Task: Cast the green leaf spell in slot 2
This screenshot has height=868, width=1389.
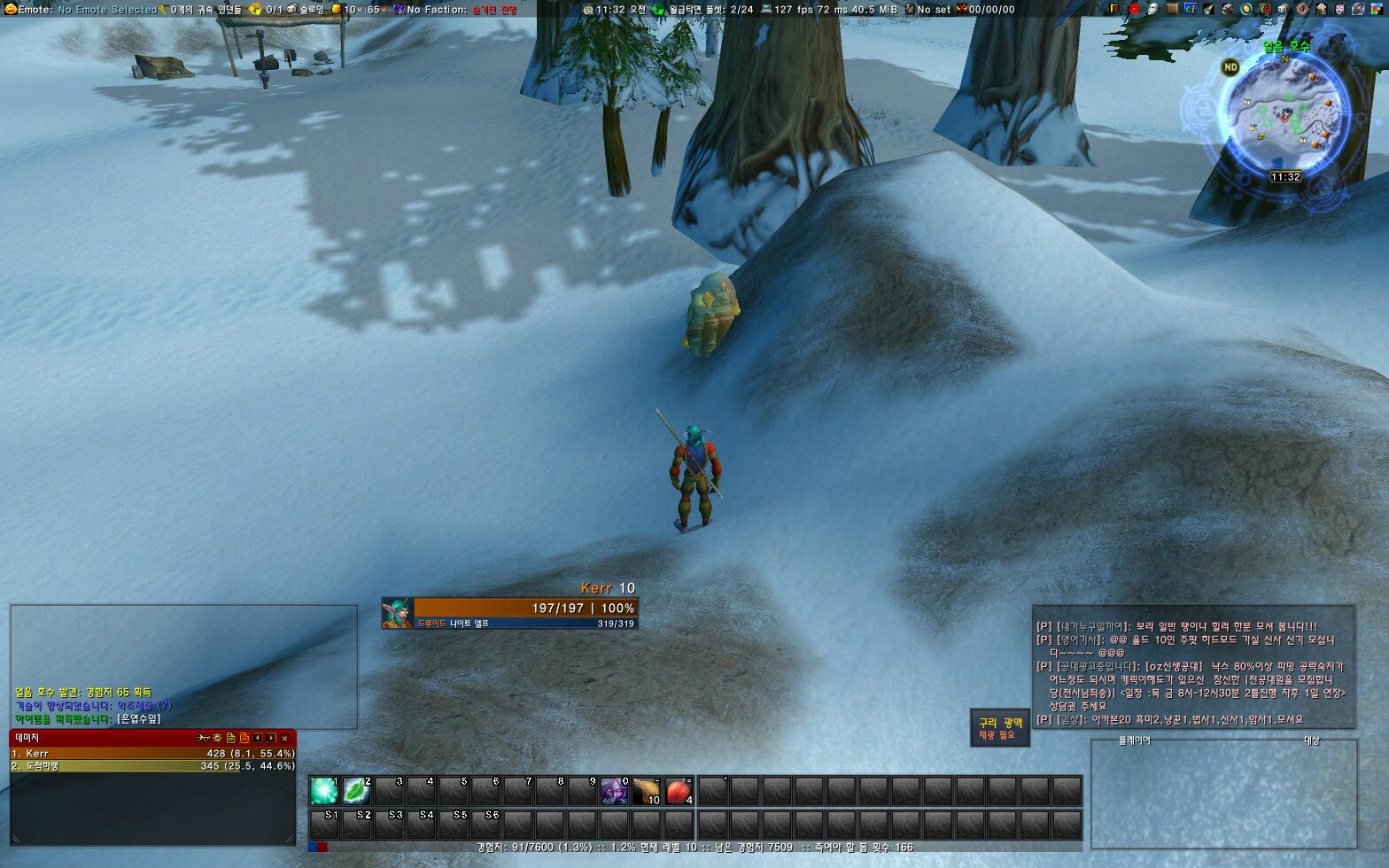Action: (x=356, y=790)
